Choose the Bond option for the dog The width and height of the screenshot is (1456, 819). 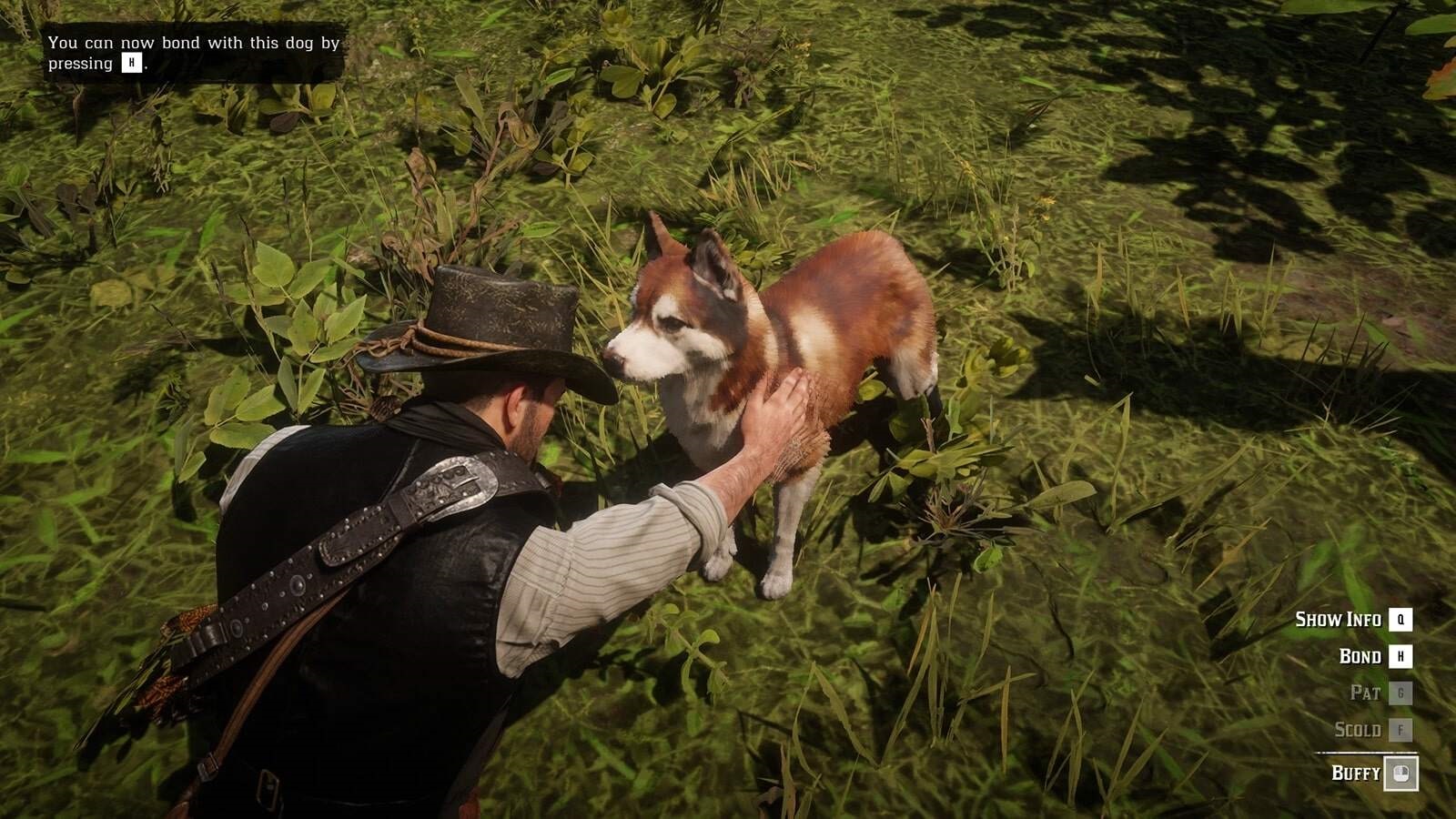1360,656
